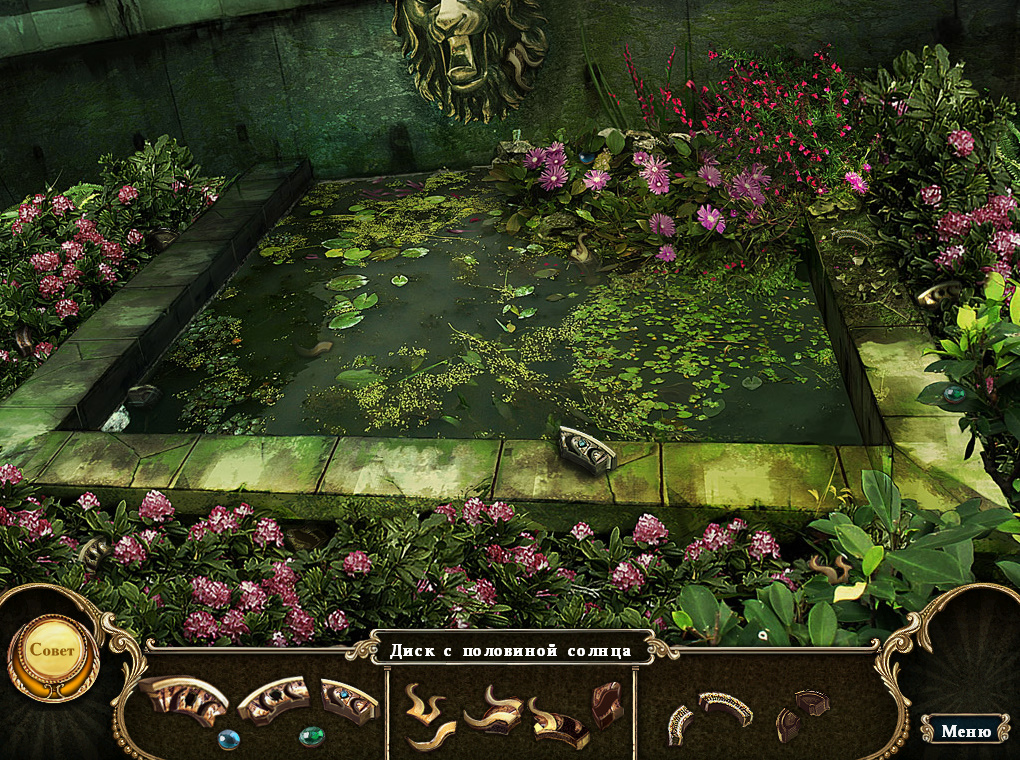
Task: Open the Меню button
Action: point(964,731)
